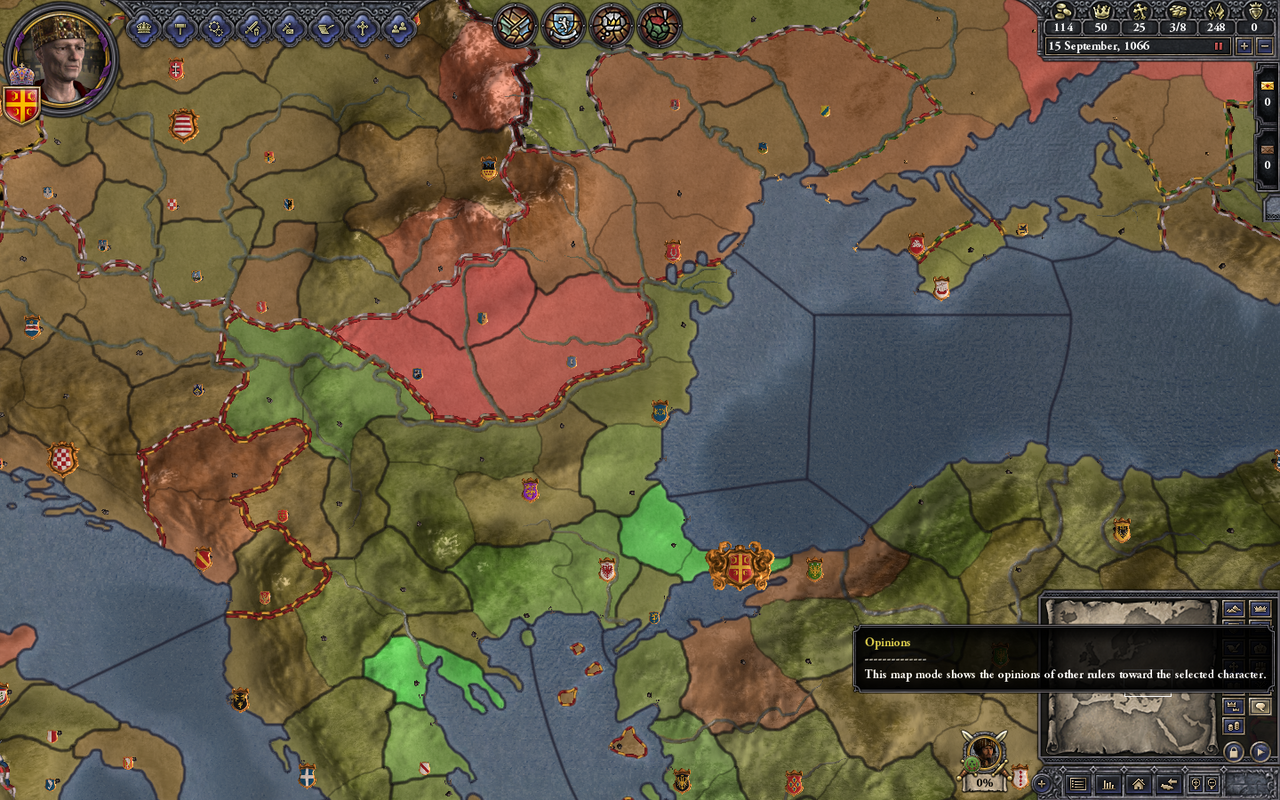
Task: Open the list-icon menu in bottom bar
Action: (1077, 784)
